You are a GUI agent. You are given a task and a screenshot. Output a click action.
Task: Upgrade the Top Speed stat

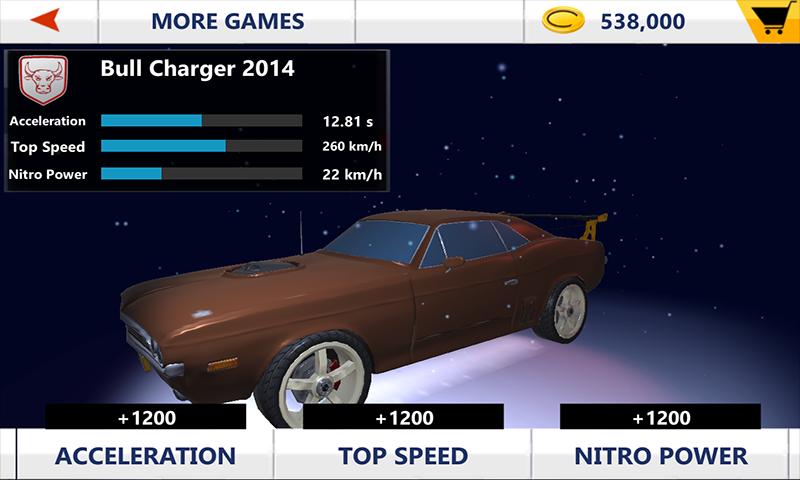click(403, 456)
